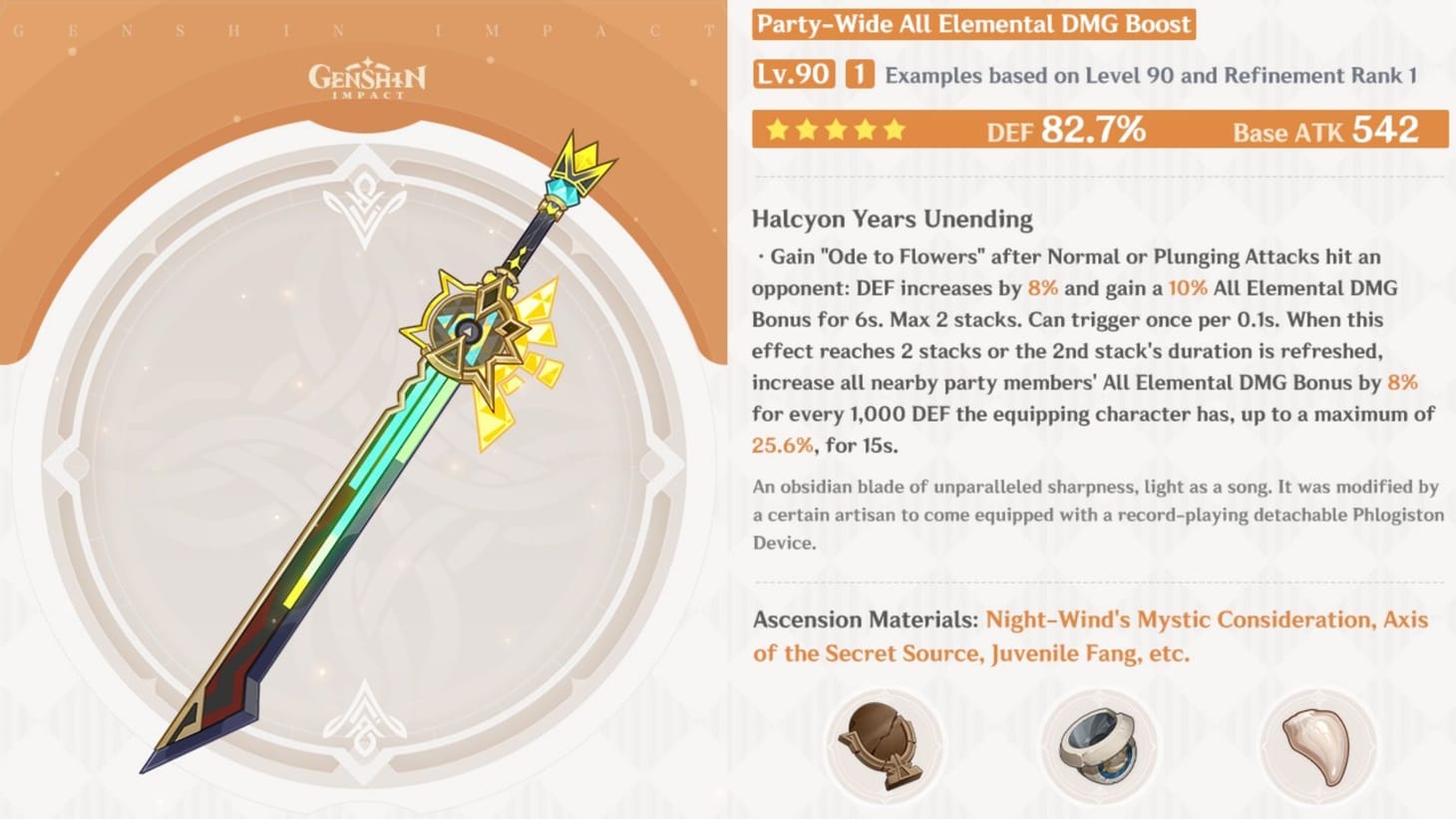Toggle the Refinement Rank 1 indicator
The image size is (1456, 819).
(860, 74)
